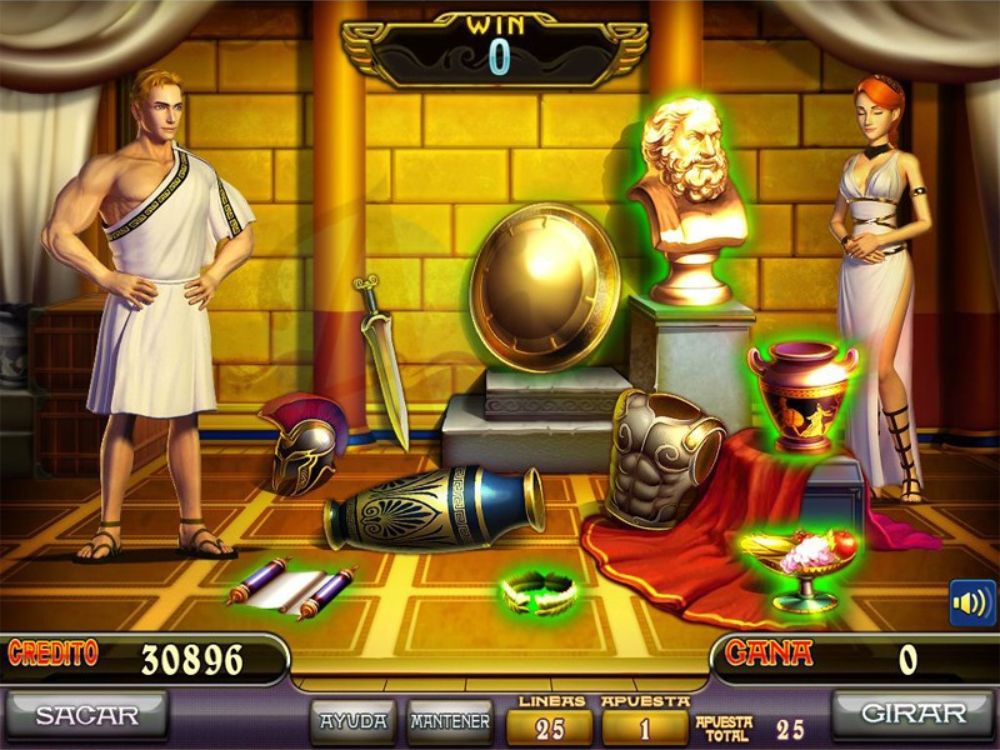
Task: Open the AYUDA help screen
Action: [353, 720]
